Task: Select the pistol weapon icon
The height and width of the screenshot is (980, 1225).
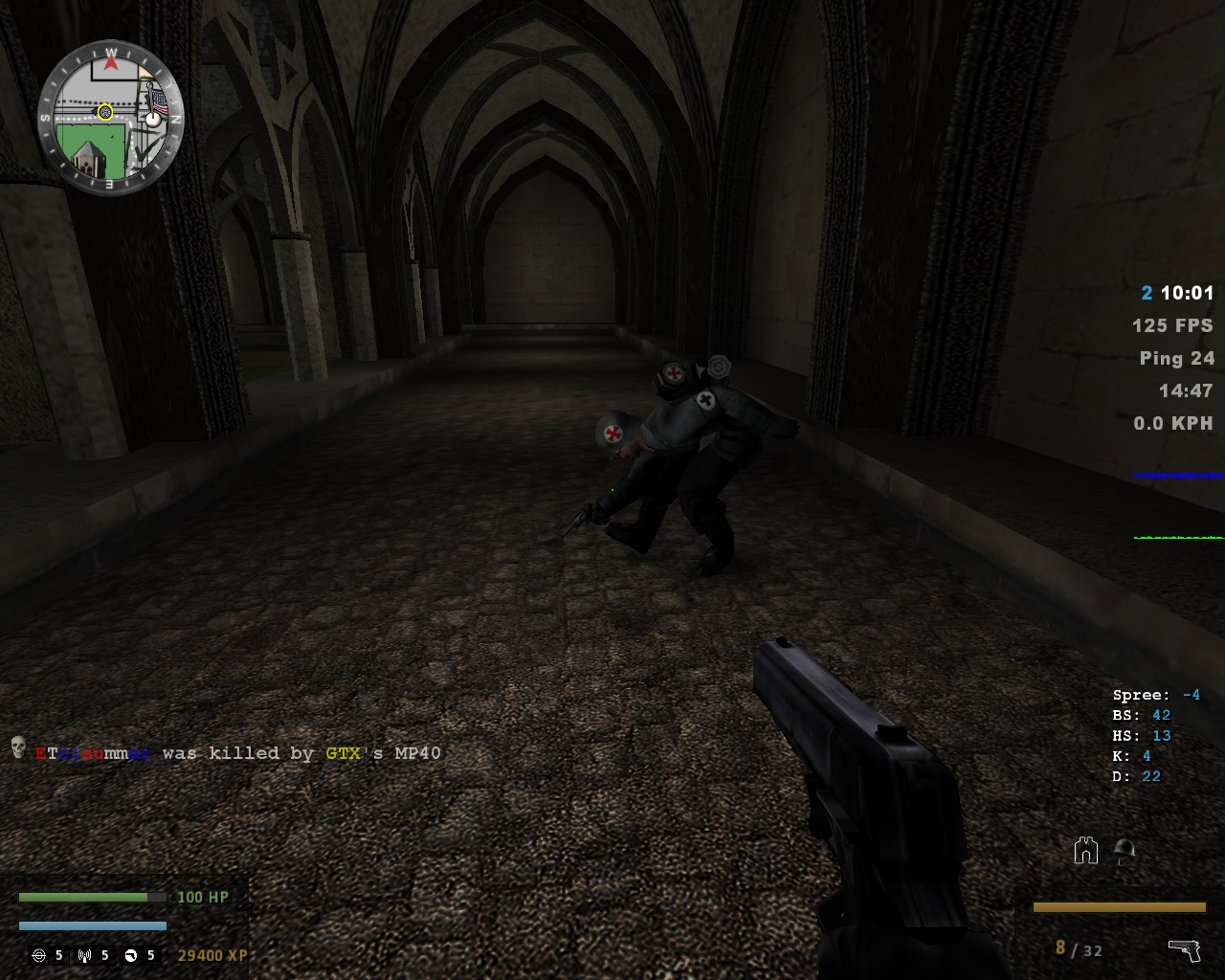Action: 1185,949
